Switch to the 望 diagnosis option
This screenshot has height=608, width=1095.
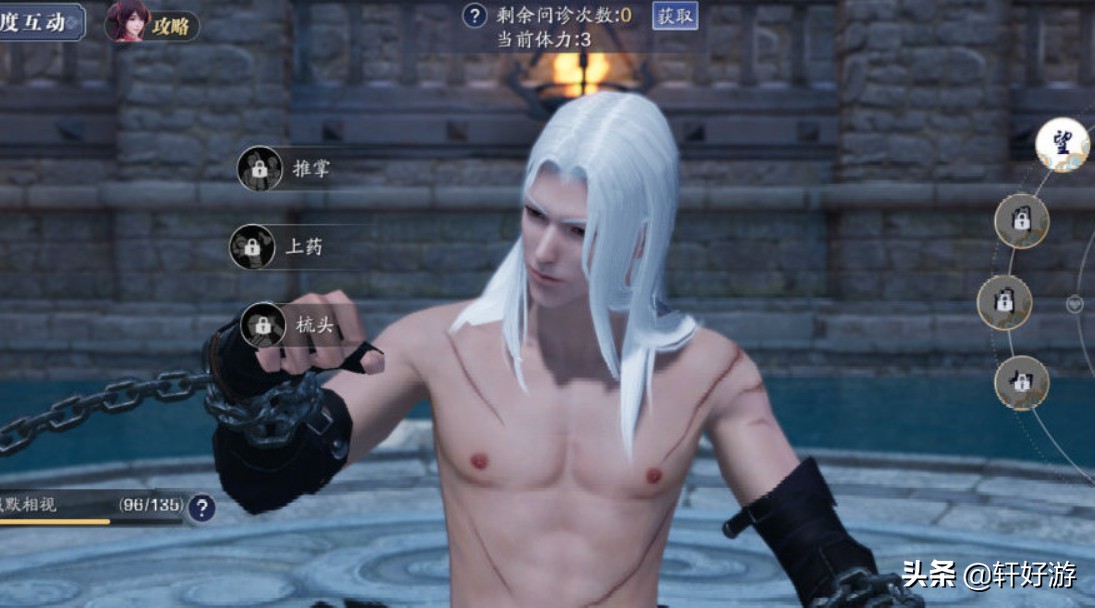tap(1061, 144)
